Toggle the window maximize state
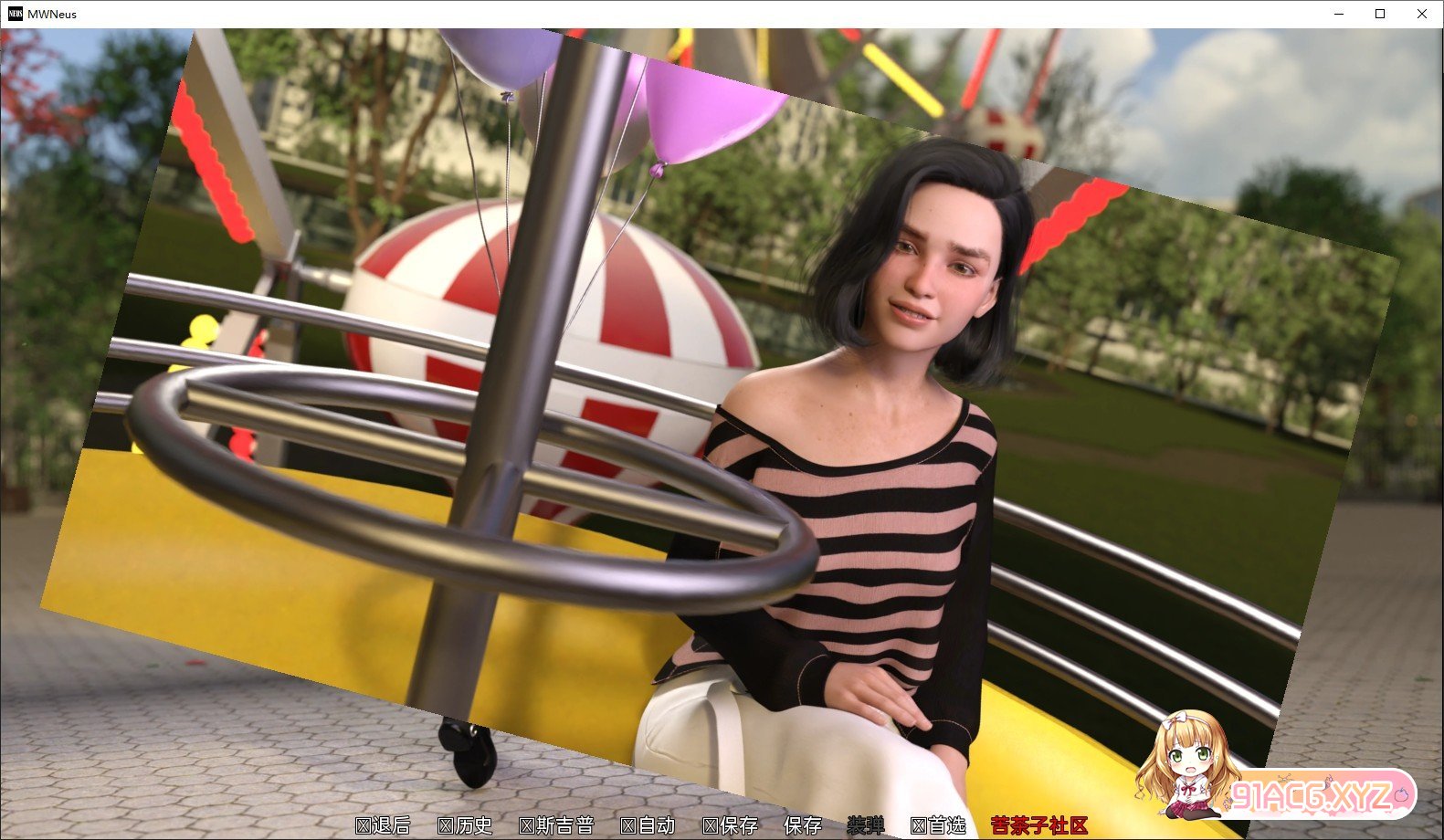 pos(1379,14)
